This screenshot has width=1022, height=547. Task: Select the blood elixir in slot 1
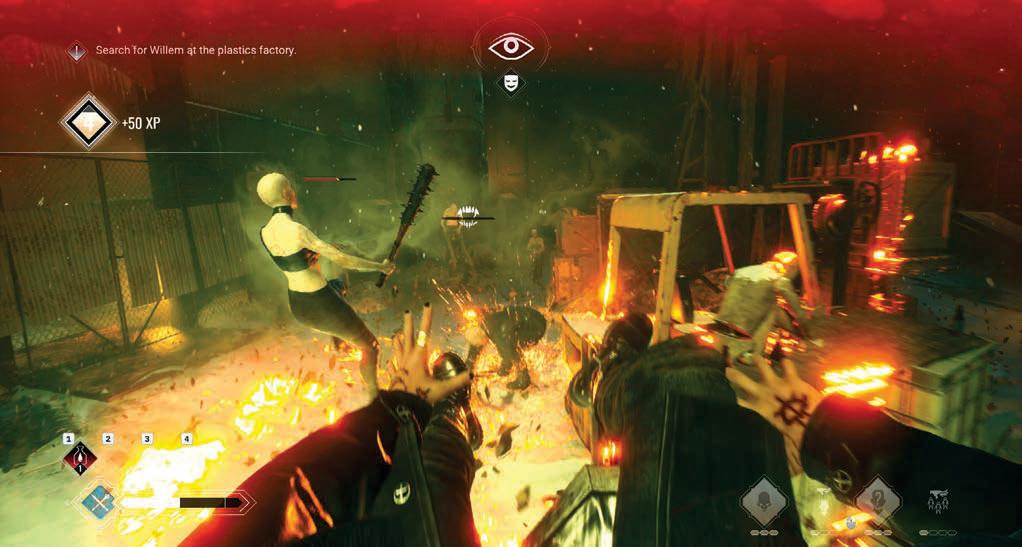[x=78, y=459]
